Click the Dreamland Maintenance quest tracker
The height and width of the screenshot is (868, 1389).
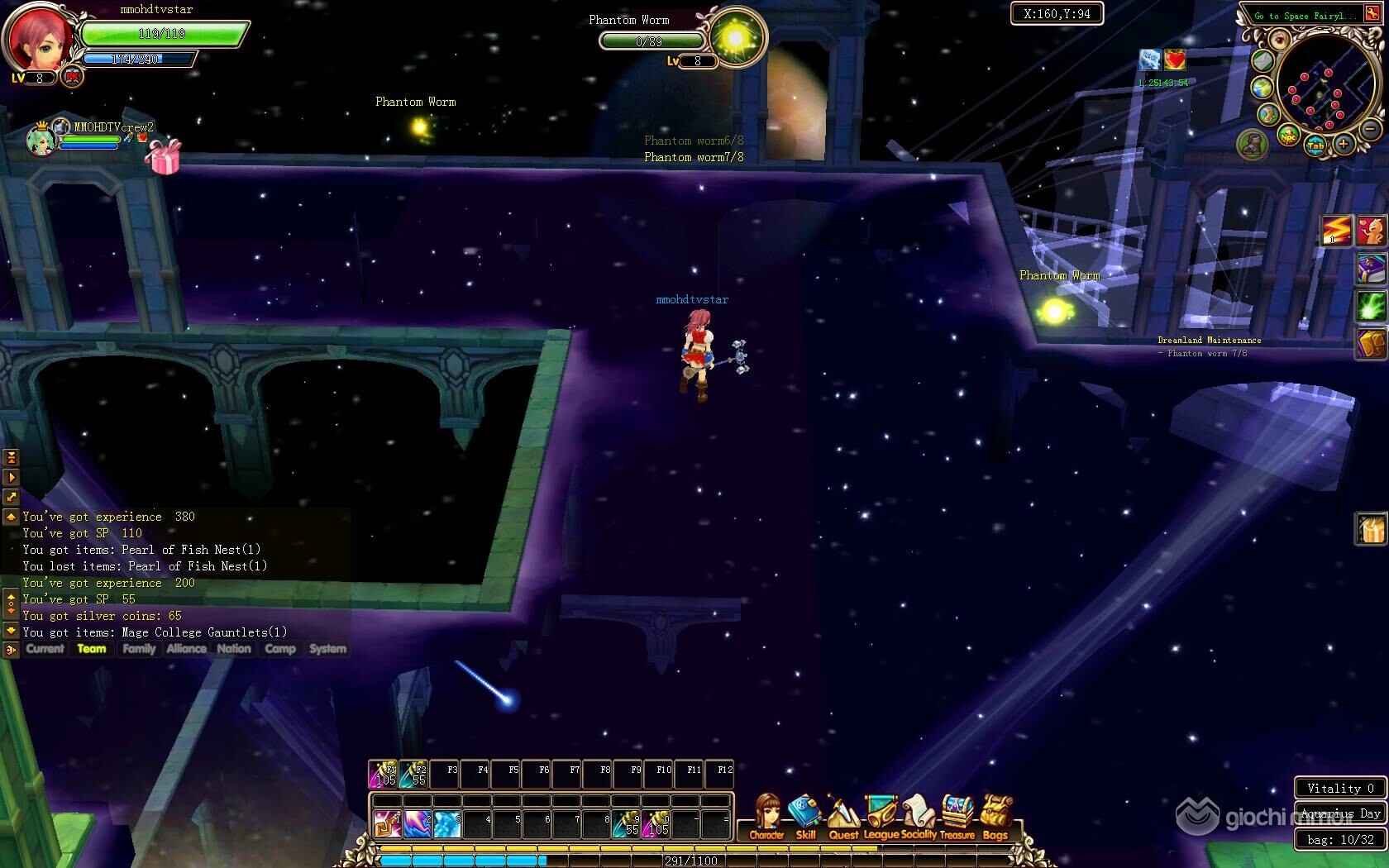point(1209,340)
